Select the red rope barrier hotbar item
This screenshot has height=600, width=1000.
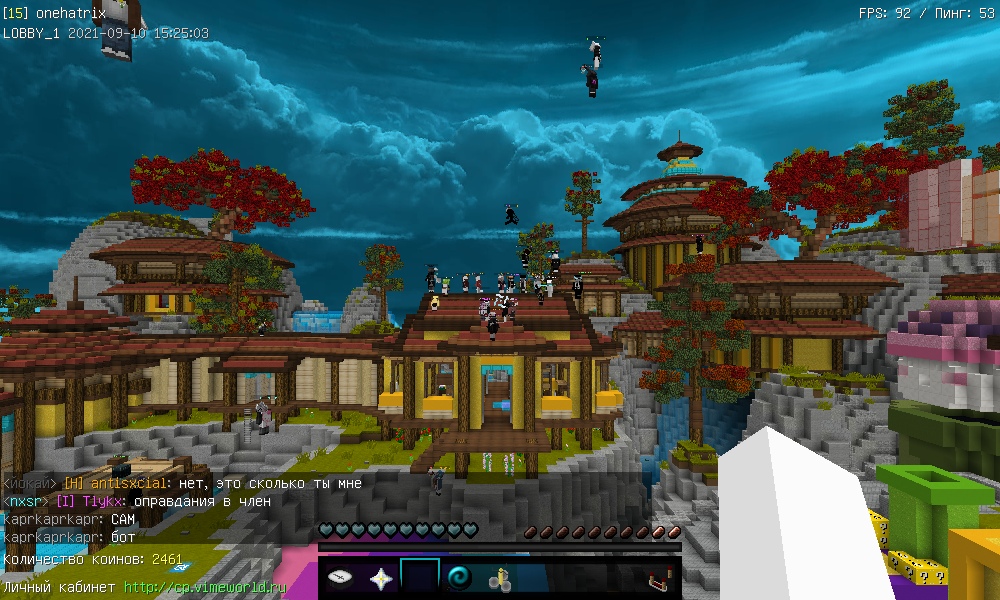(658, 578)
